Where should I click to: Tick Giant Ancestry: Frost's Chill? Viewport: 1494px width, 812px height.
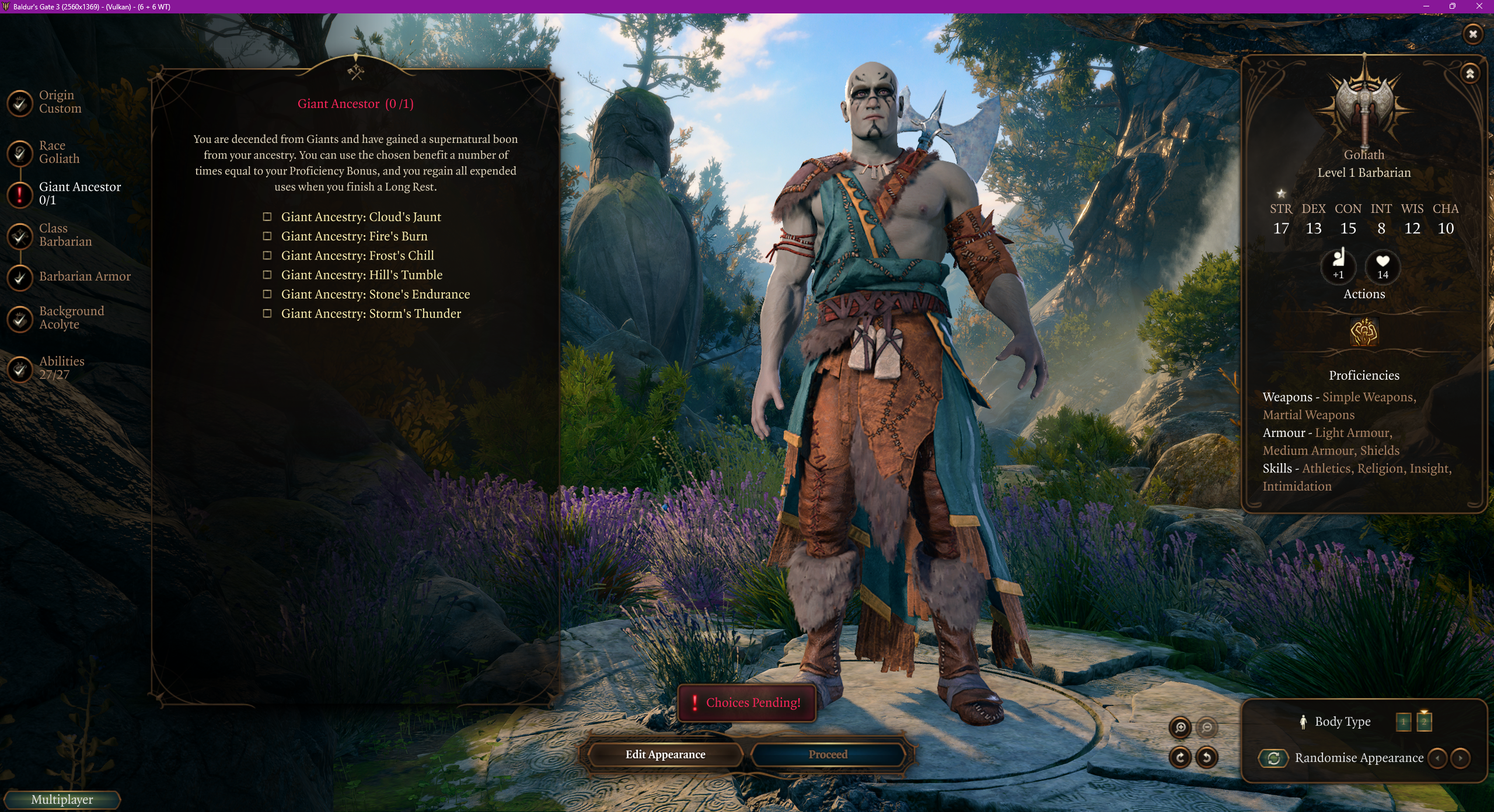pyautogui.click(x=267, y=256)
